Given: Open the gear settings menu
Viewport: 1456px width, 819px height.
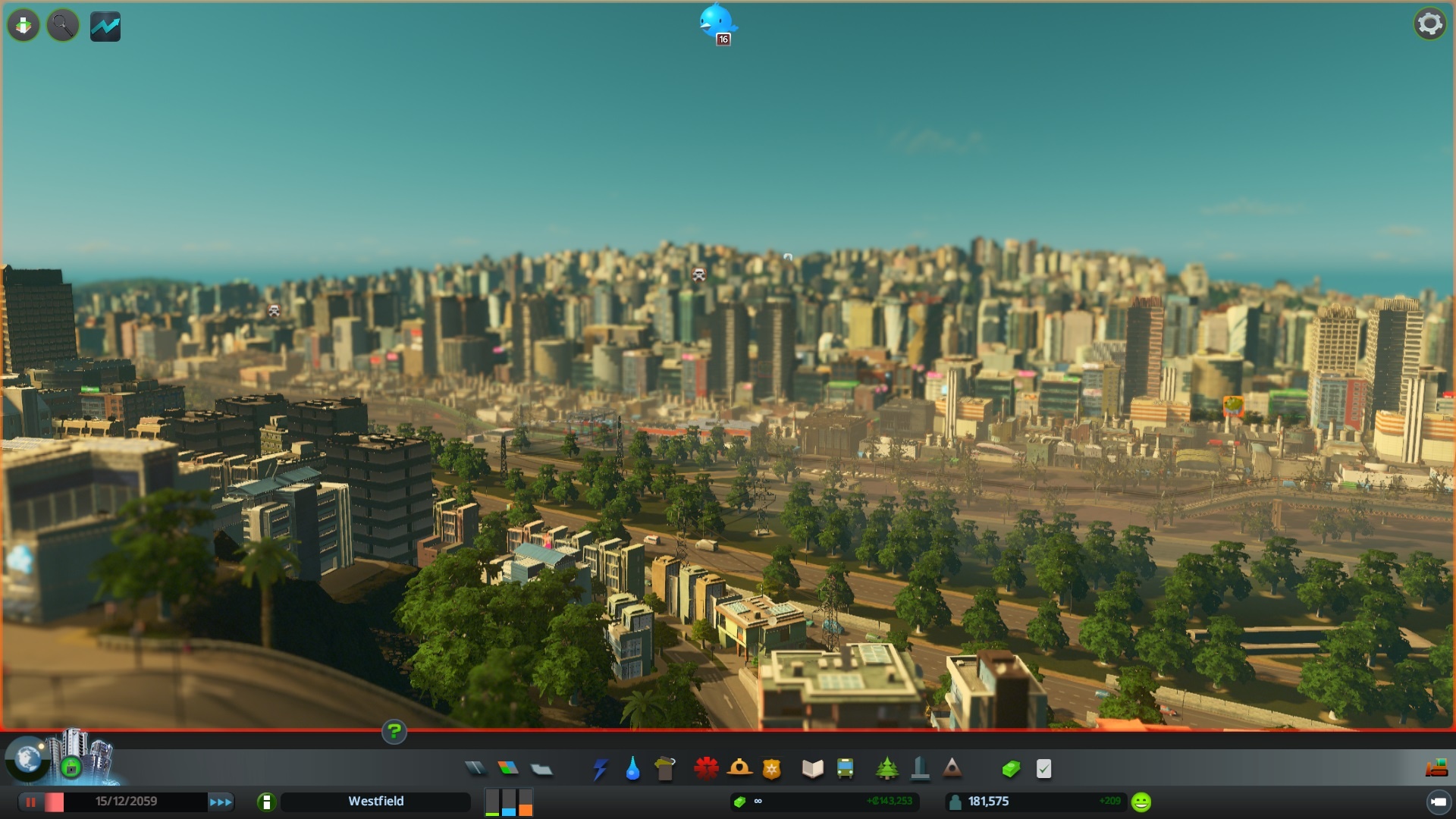Looking at the screenshot, I should coord(1429,24).
